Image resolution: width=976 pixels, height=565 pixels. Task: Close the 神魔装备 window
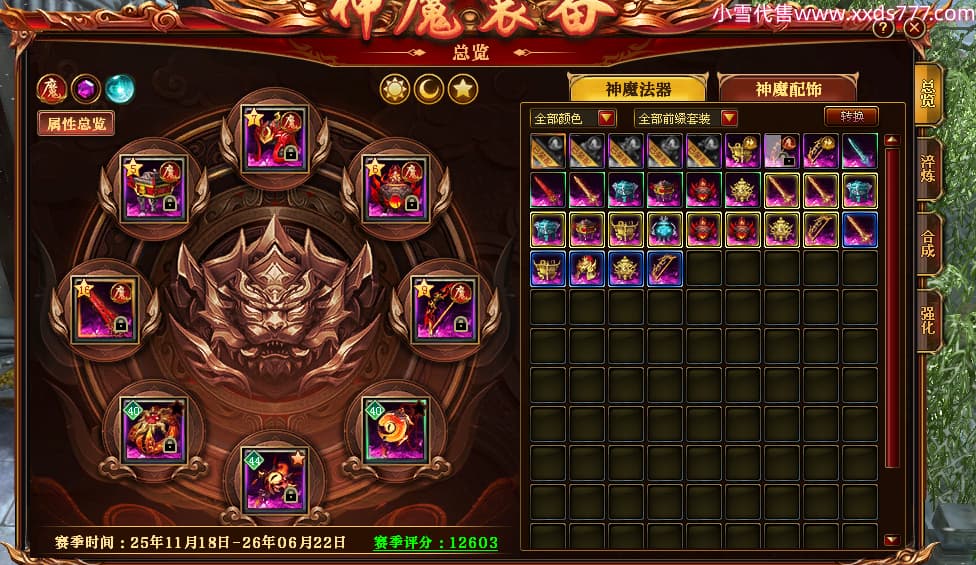click(914, 29)
